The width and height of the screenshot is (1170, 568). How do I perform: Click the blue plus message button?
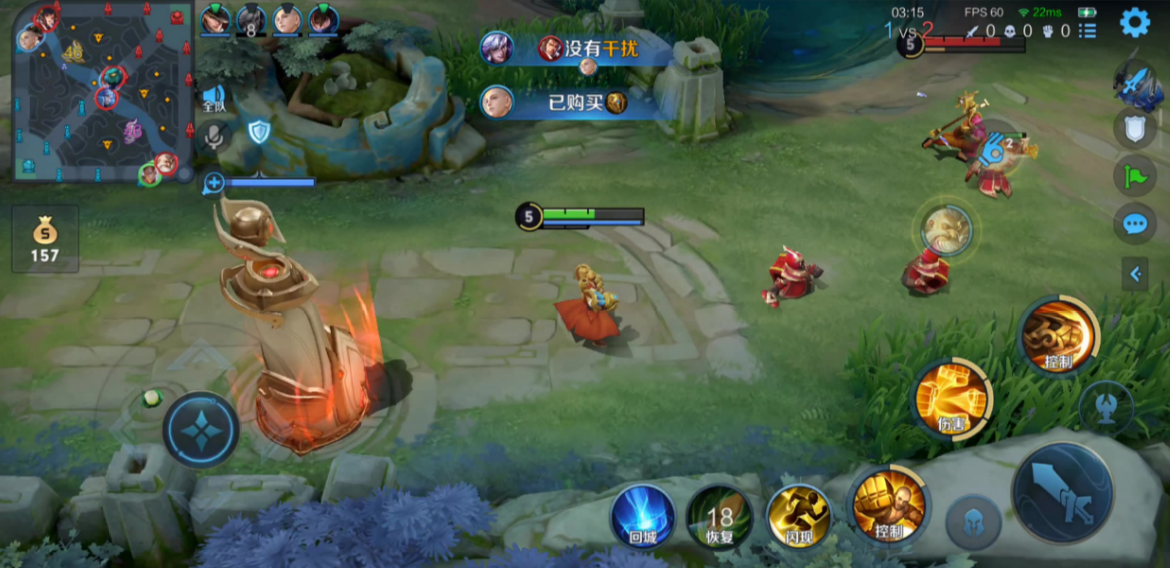point(213,183)
